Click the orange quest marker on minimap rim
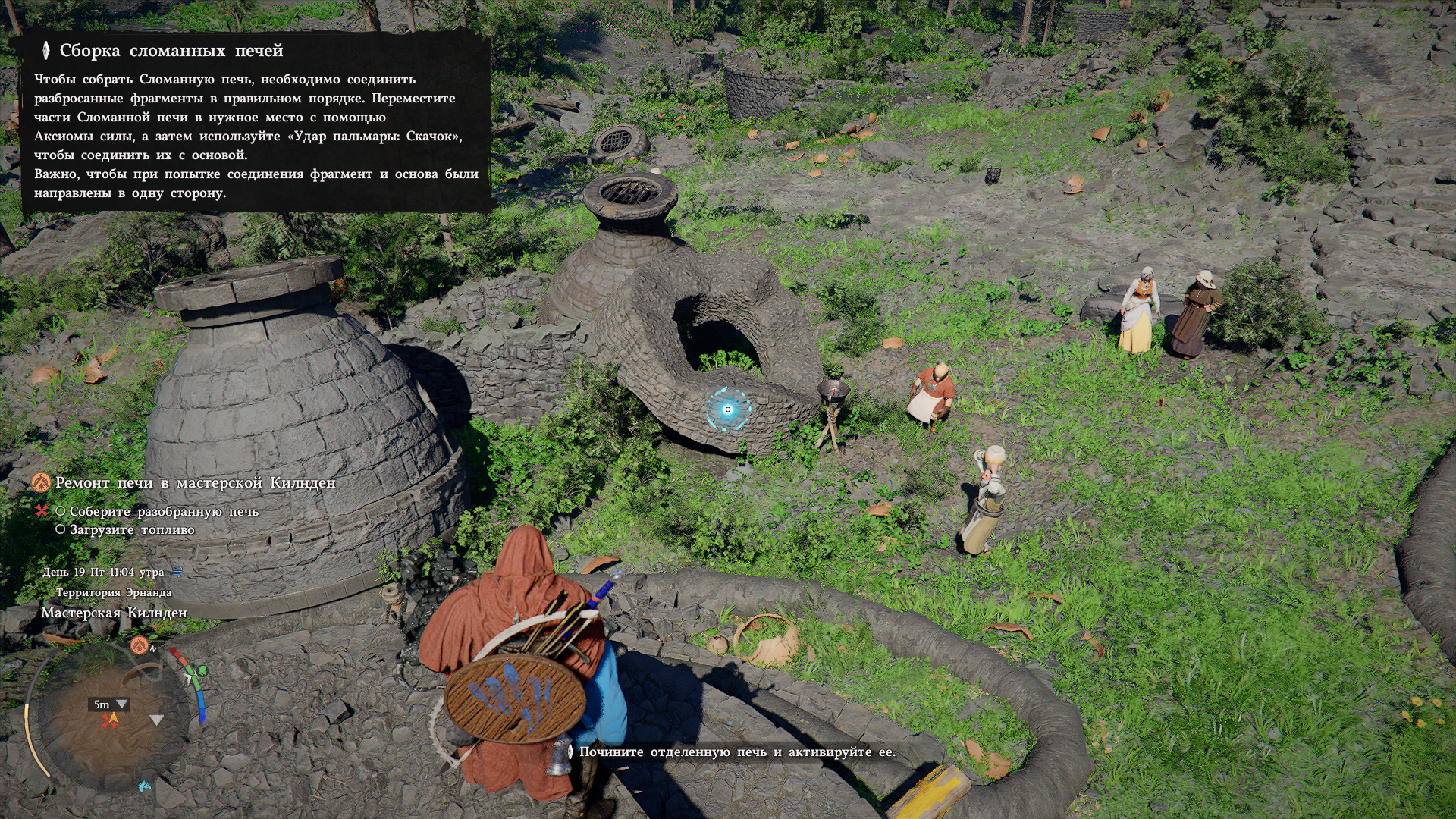Image resolution: width=1456 pixels, height=819 pixels. click(139, 645)
